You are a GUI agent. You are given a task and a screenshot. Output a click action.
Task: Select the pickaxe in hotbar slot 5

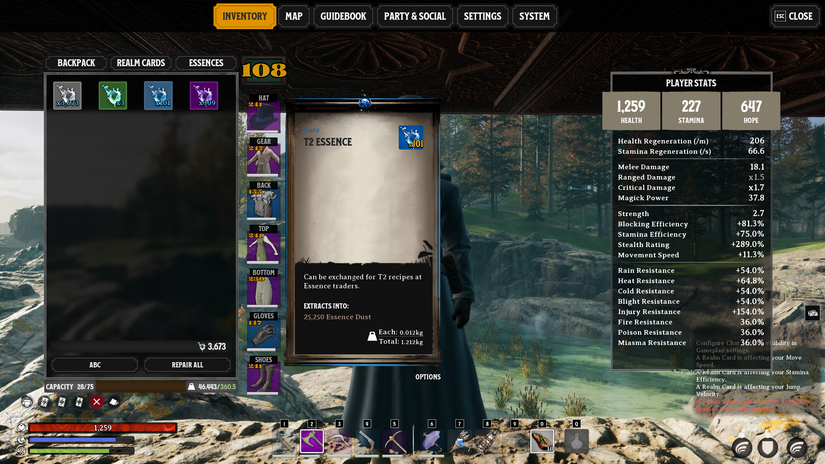tap(396, 441)
